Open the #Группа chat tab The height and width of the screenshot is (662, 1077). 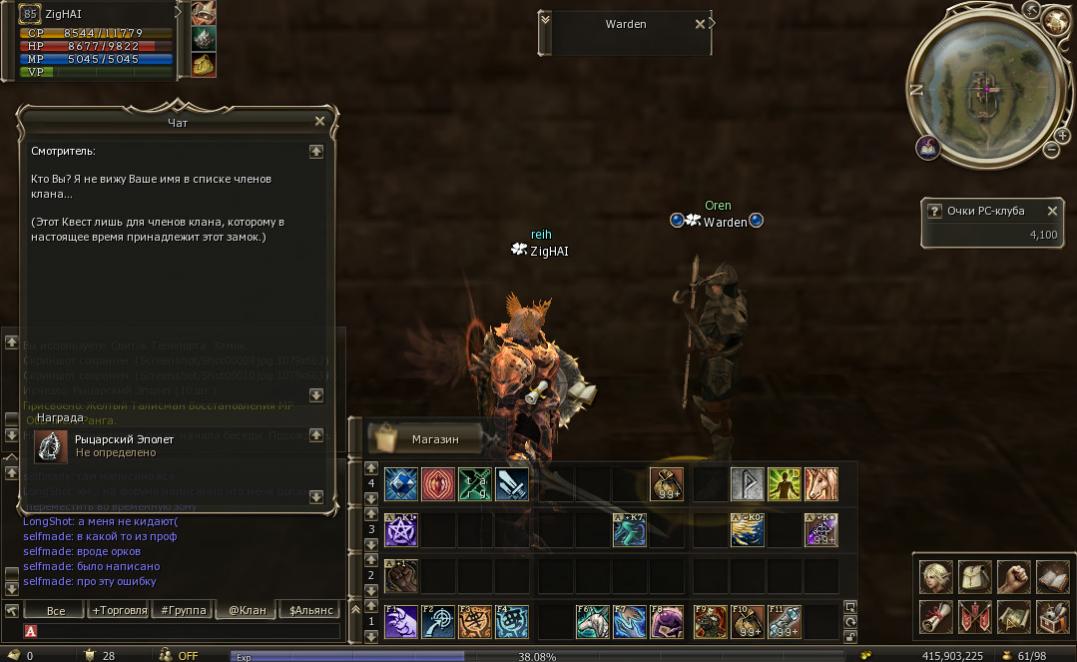[182, 610]
